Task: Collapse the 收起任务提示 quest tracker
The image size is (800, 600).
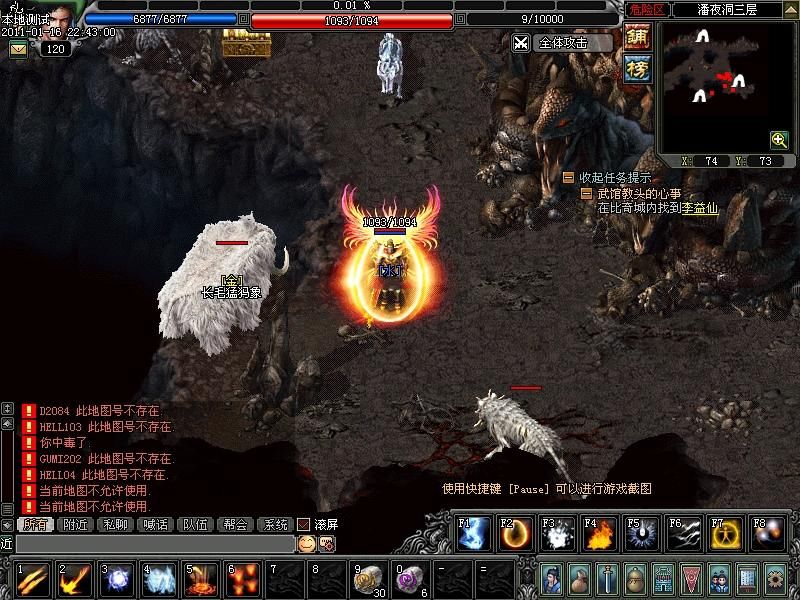Action: 568,177
